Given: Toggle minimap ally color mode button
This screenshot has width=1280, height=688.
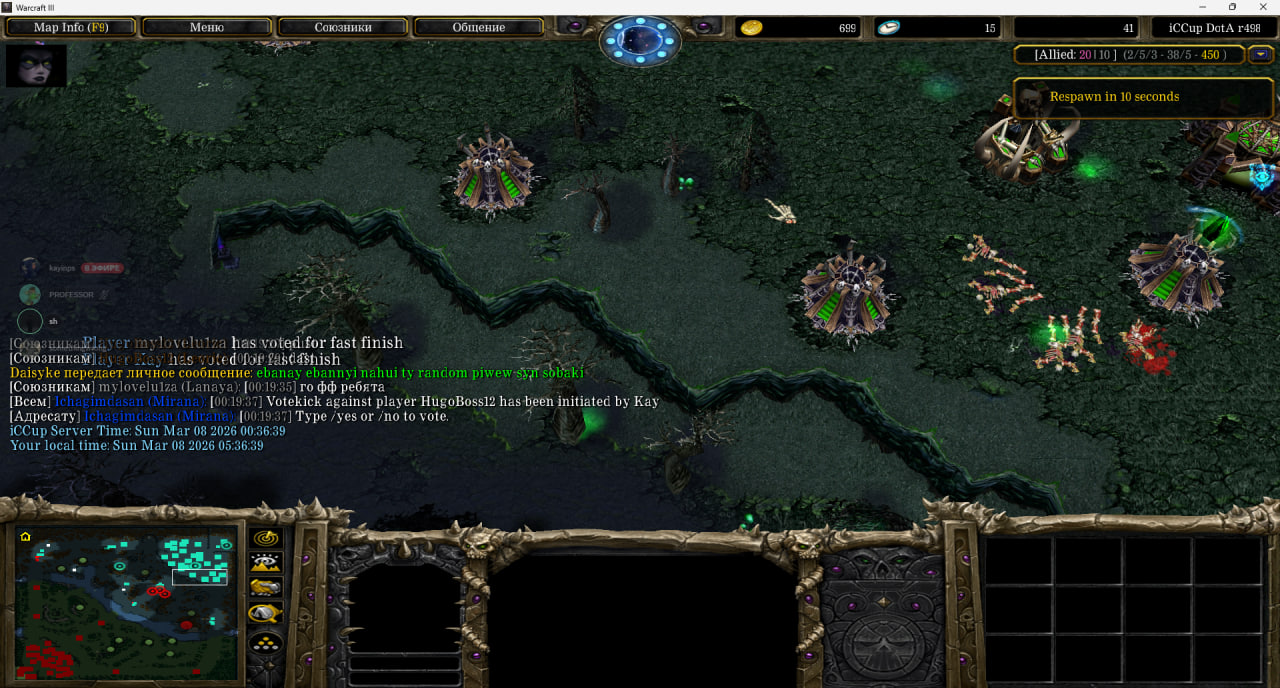Looking at the screenshot, I should pos(265,588).
